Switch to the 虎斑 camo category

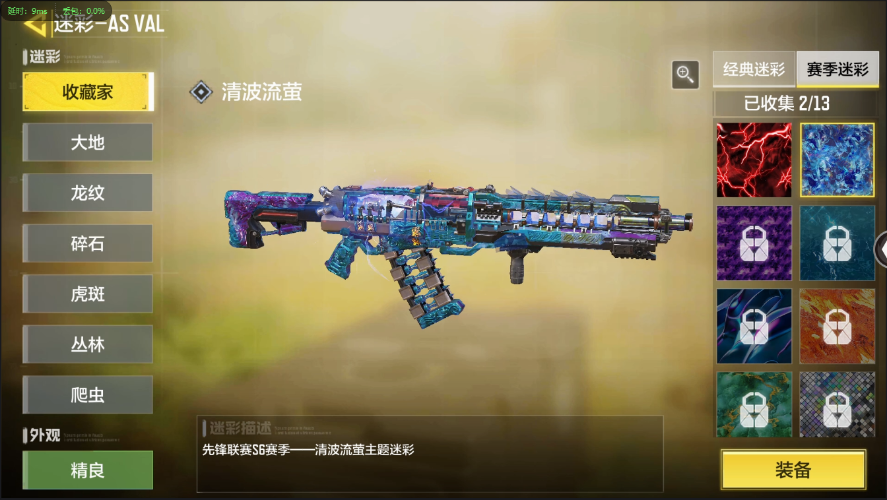pos(88,294)
